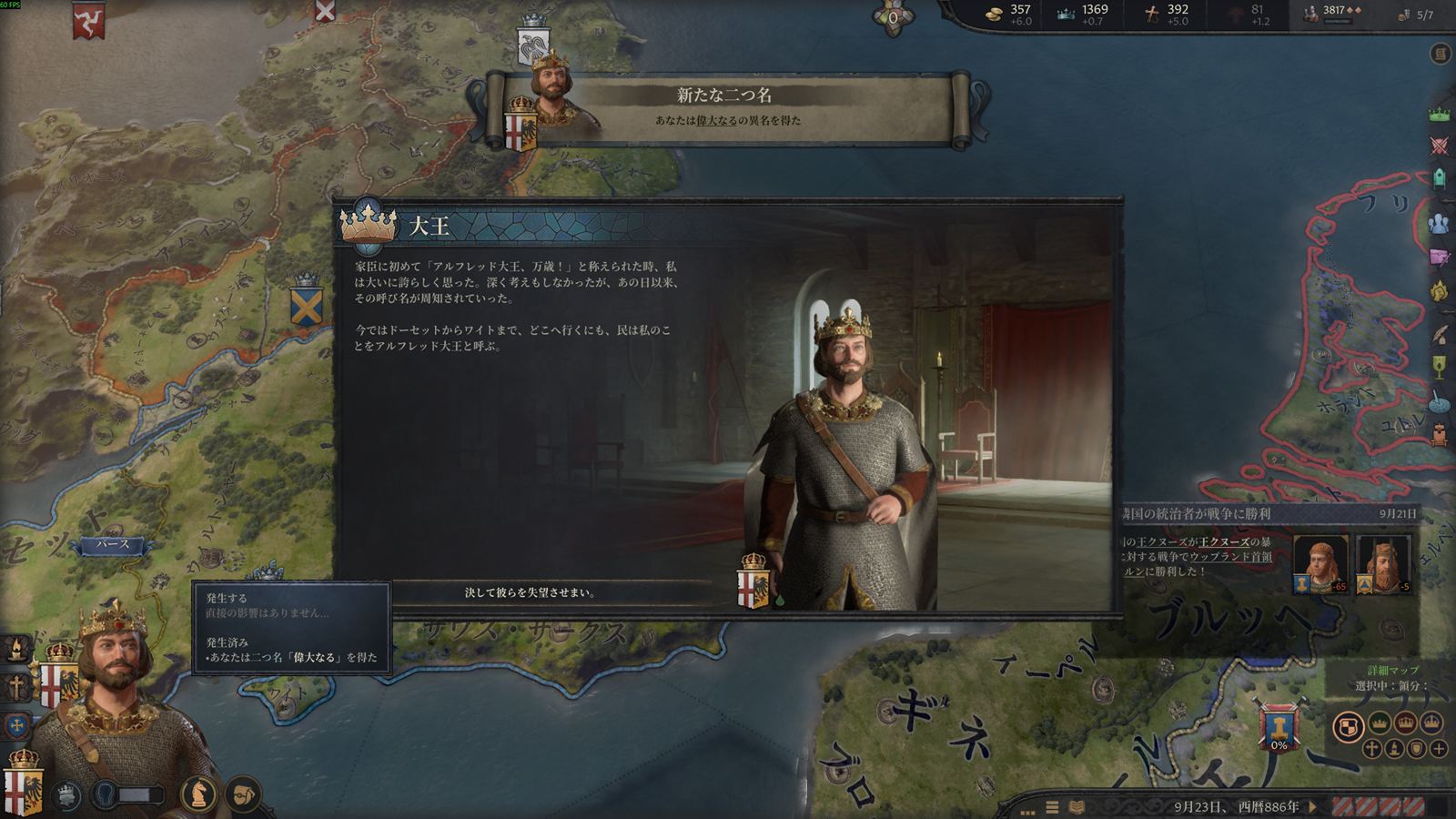Open the 新たな二つ名 notification banner

click(x=725, y=107)
